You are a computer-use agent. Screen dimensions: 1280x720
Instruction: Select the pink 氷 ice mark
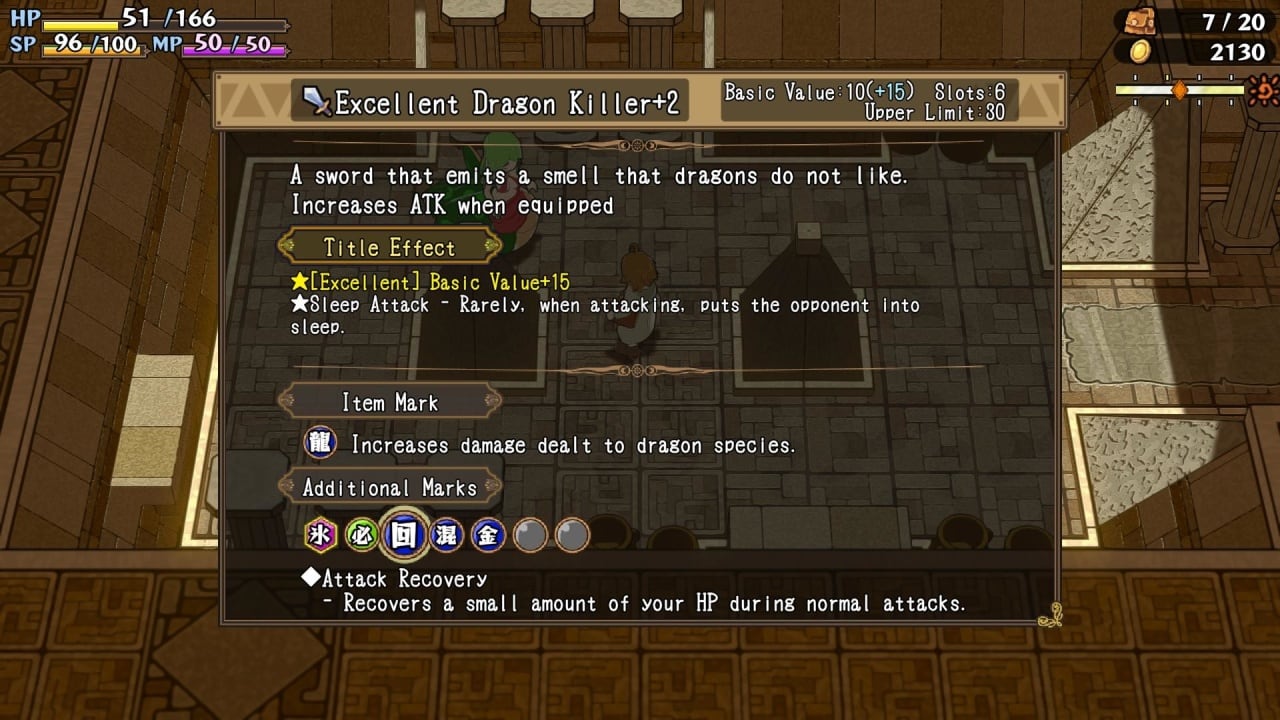pos(320,535)
